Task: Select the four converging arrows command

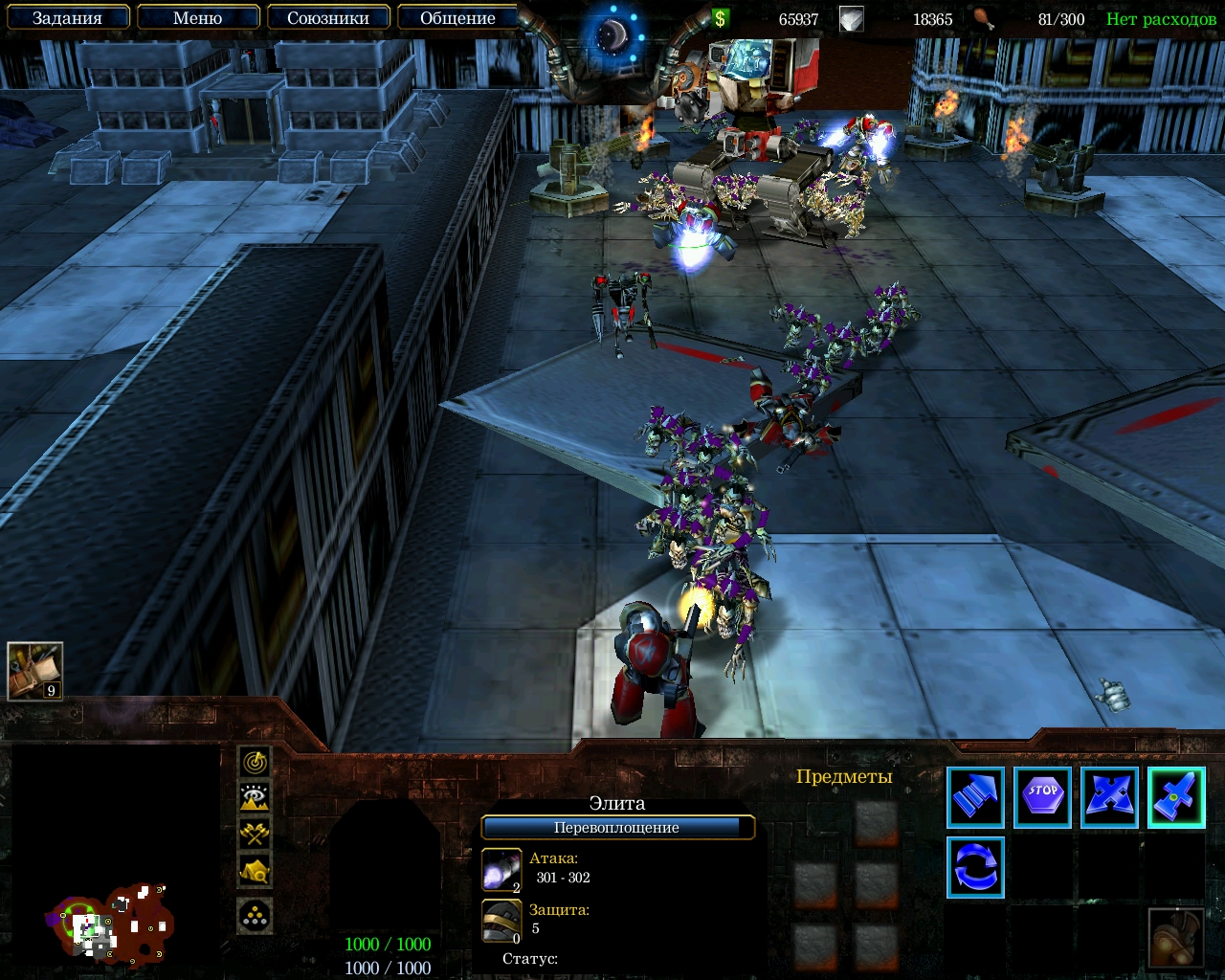Action: click(x=1109, y=797)
